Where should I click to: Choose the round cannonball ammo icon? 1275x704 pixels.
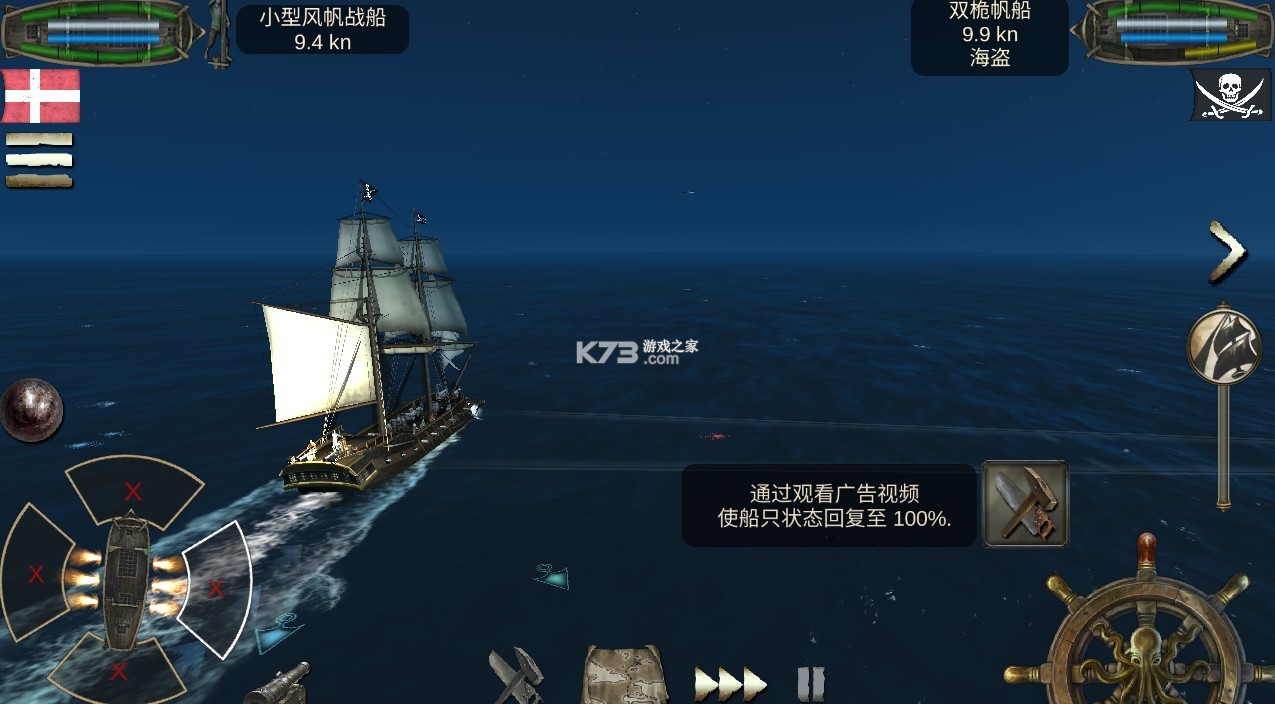tap(31, 409)
